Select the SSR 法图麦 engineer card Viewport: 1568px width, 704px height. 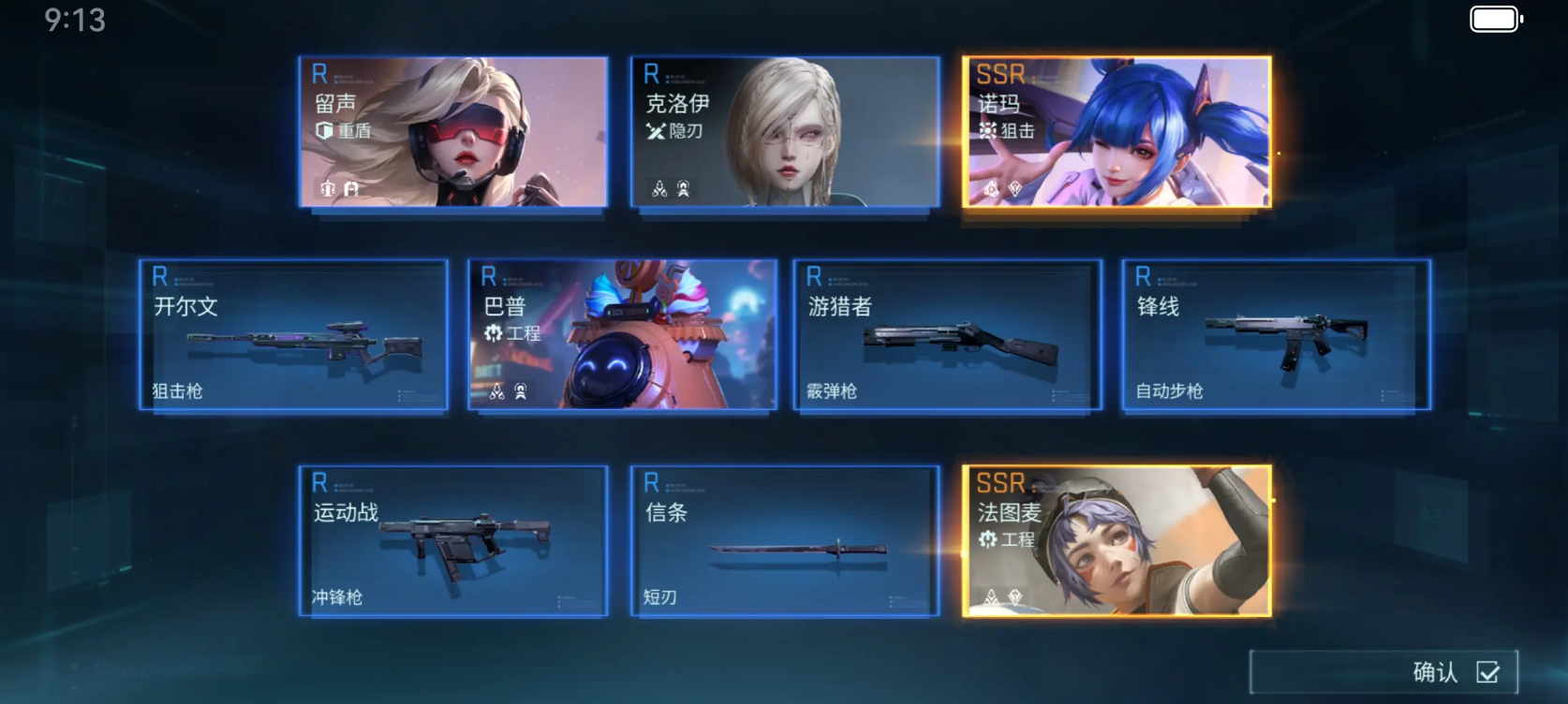click(1117, 541)
